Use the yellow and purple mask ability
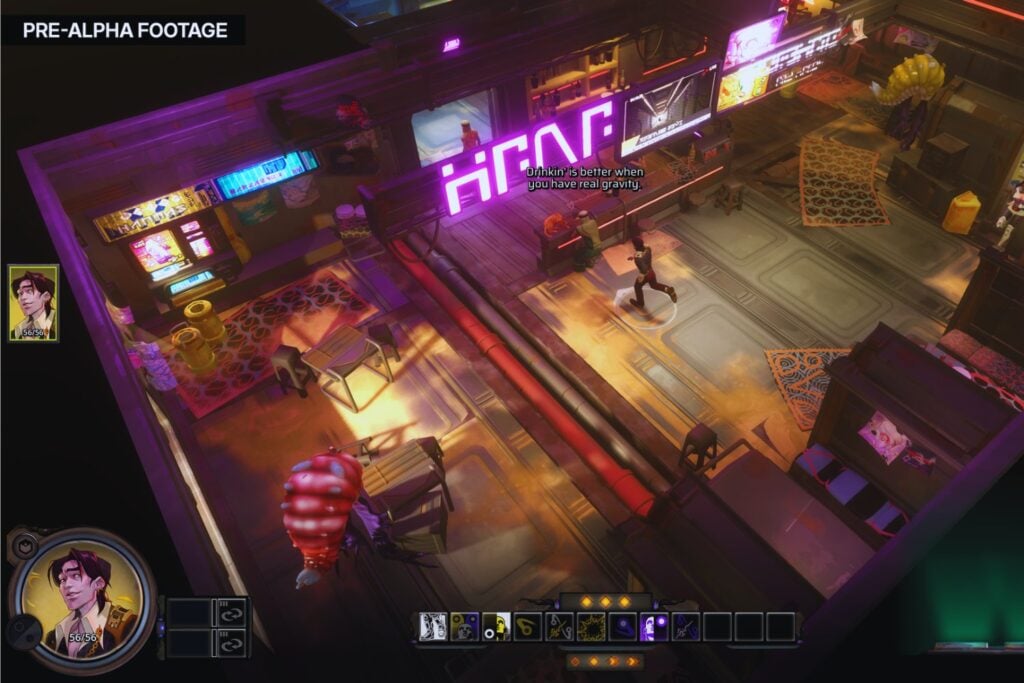Image resolution: width=1024 pixels, height=683 pixels. point(464,626)
